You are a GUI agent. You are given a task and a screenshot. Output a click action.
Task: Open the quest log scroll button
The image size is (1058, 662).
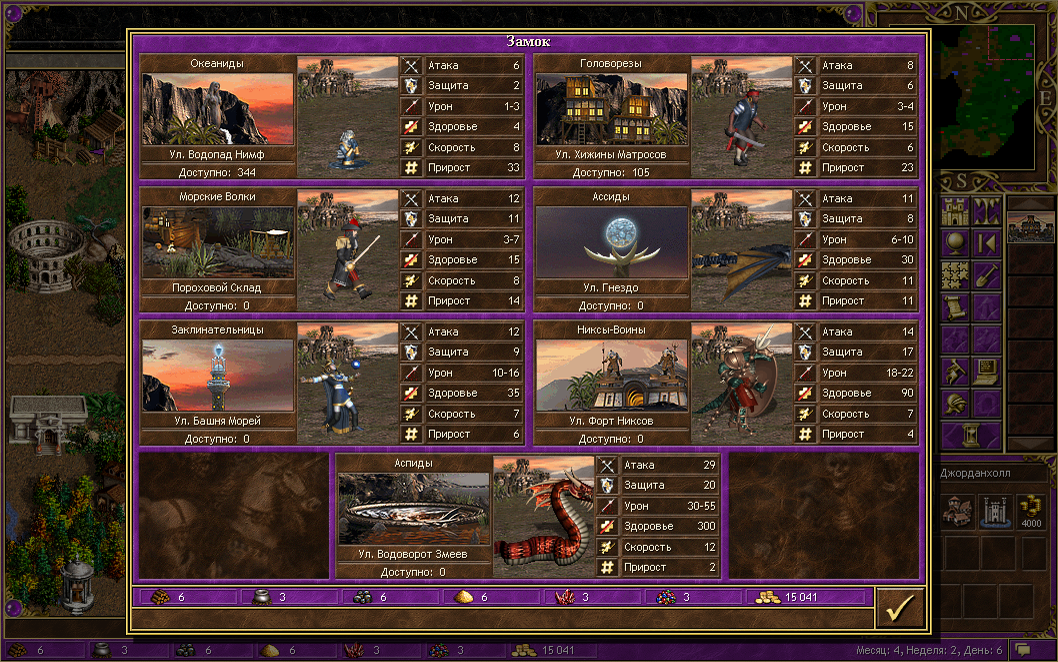tap(957, 306)
